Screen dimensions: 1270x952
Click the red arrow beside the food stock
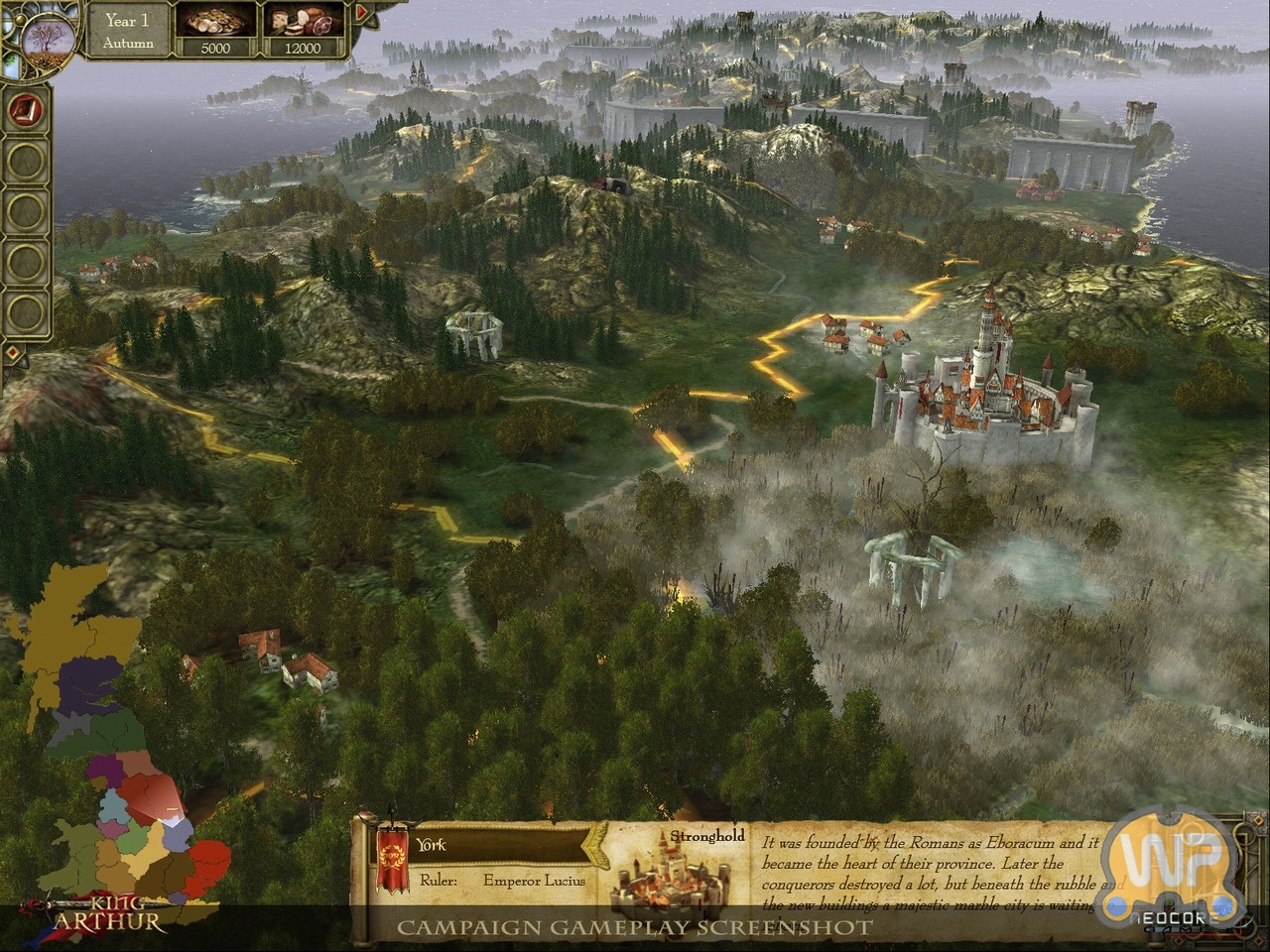[361, 13]
